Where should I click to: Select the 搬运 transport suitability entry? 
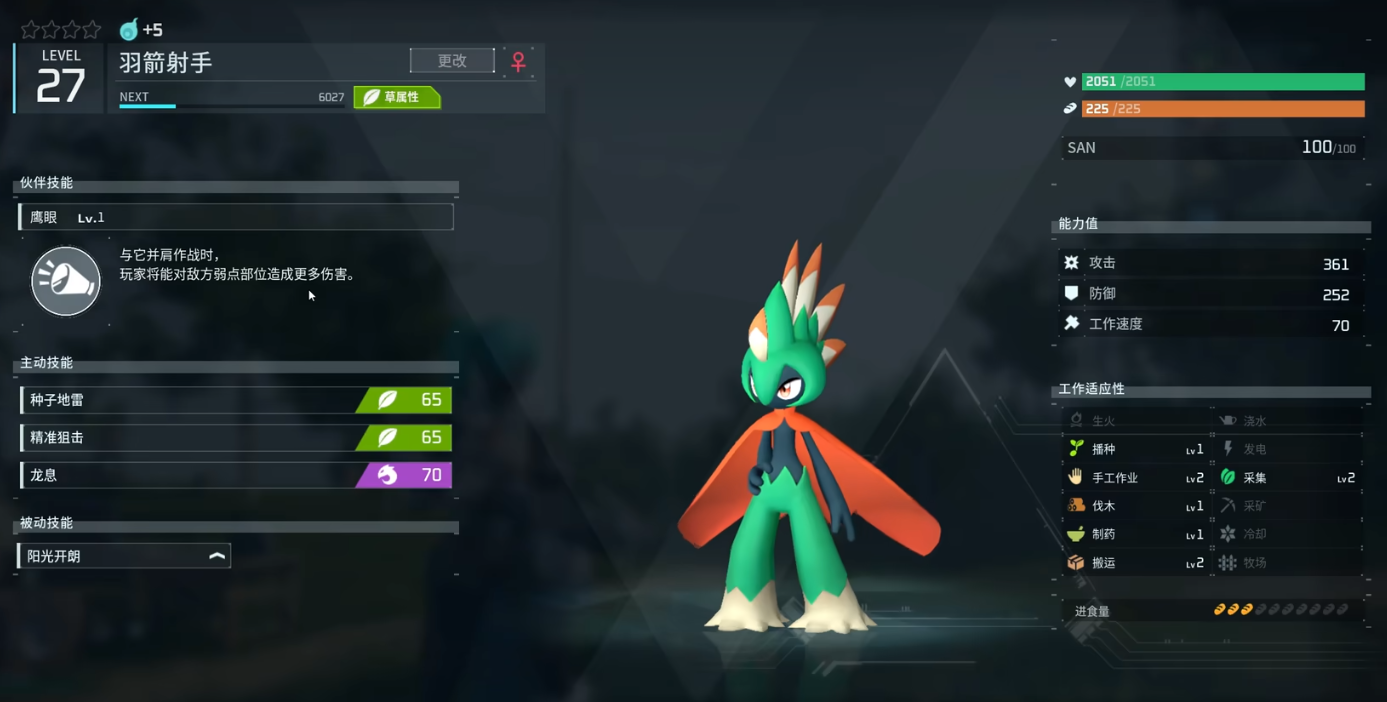coord(1136,563)
